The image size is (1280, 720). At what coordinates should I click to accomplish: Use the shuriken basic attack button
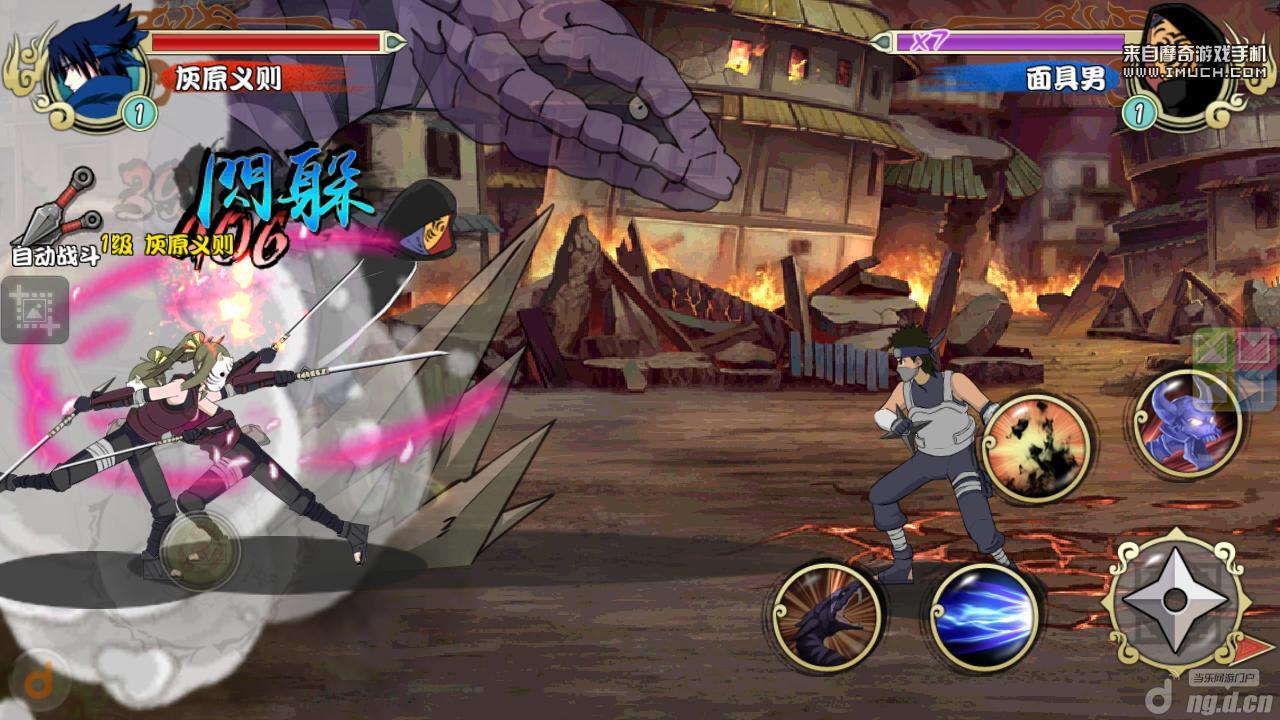1176,600
